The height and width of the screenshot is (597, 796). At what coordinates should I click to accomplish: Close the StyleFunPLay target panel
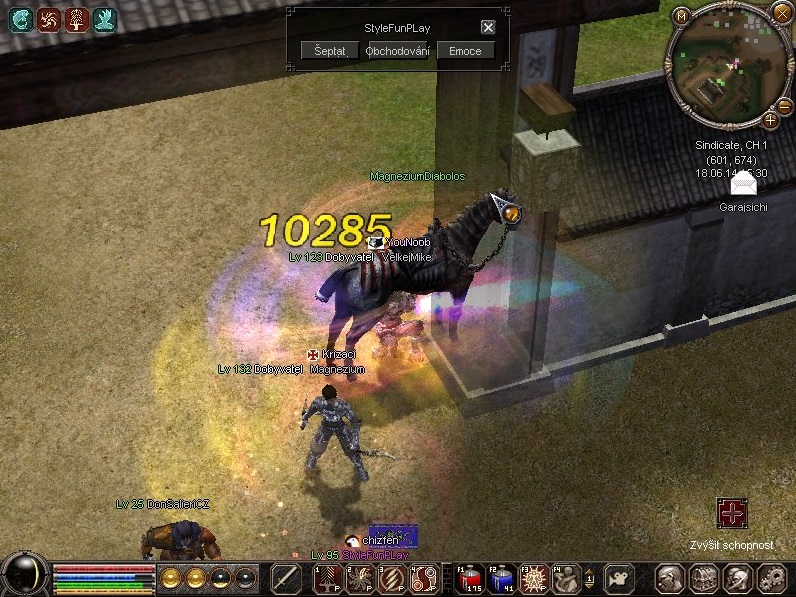[488, 28]
